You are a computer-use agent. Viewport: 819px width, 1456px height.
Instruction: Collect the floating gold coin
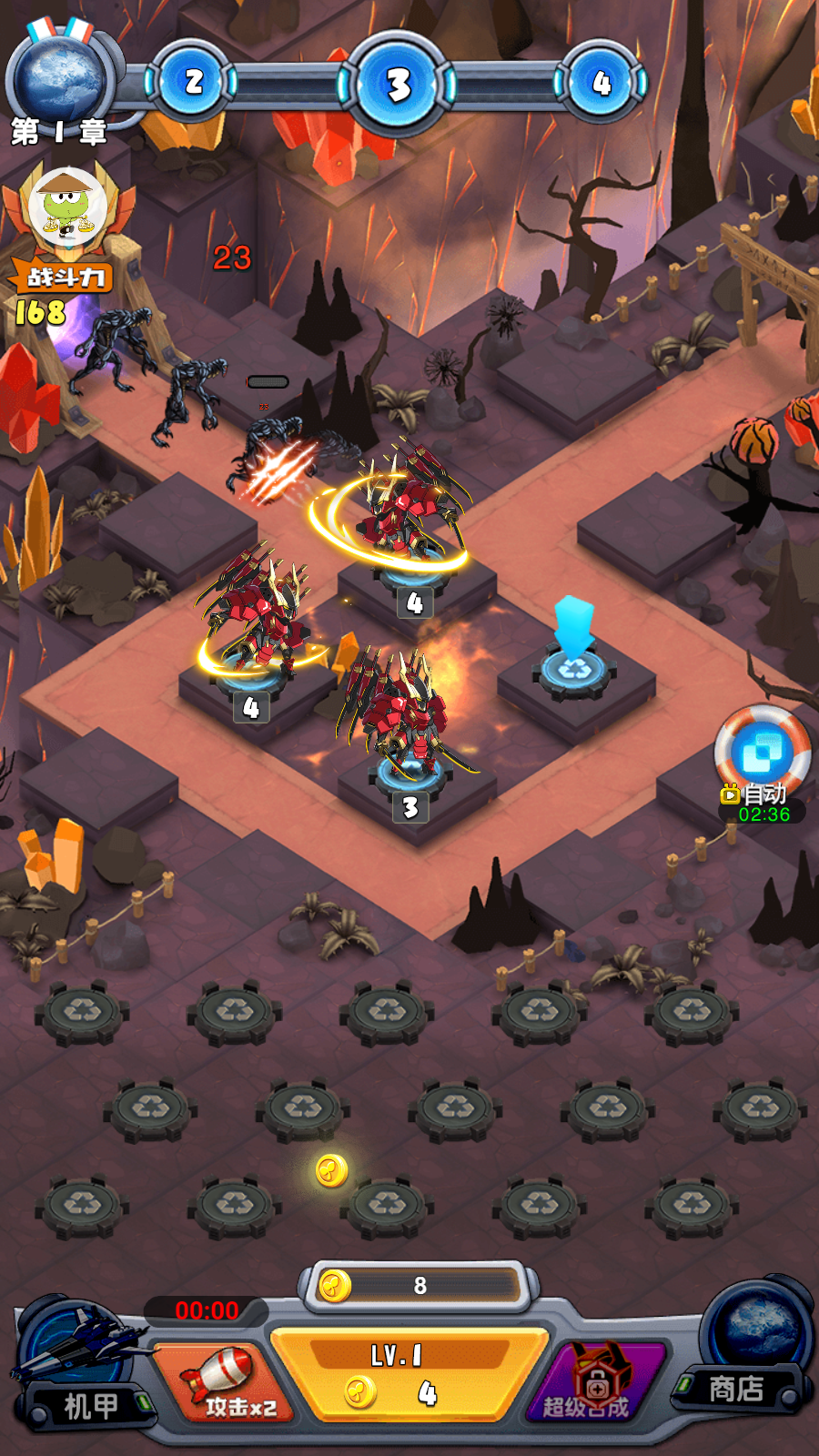pyautogui.click(x=331, y=1170)
